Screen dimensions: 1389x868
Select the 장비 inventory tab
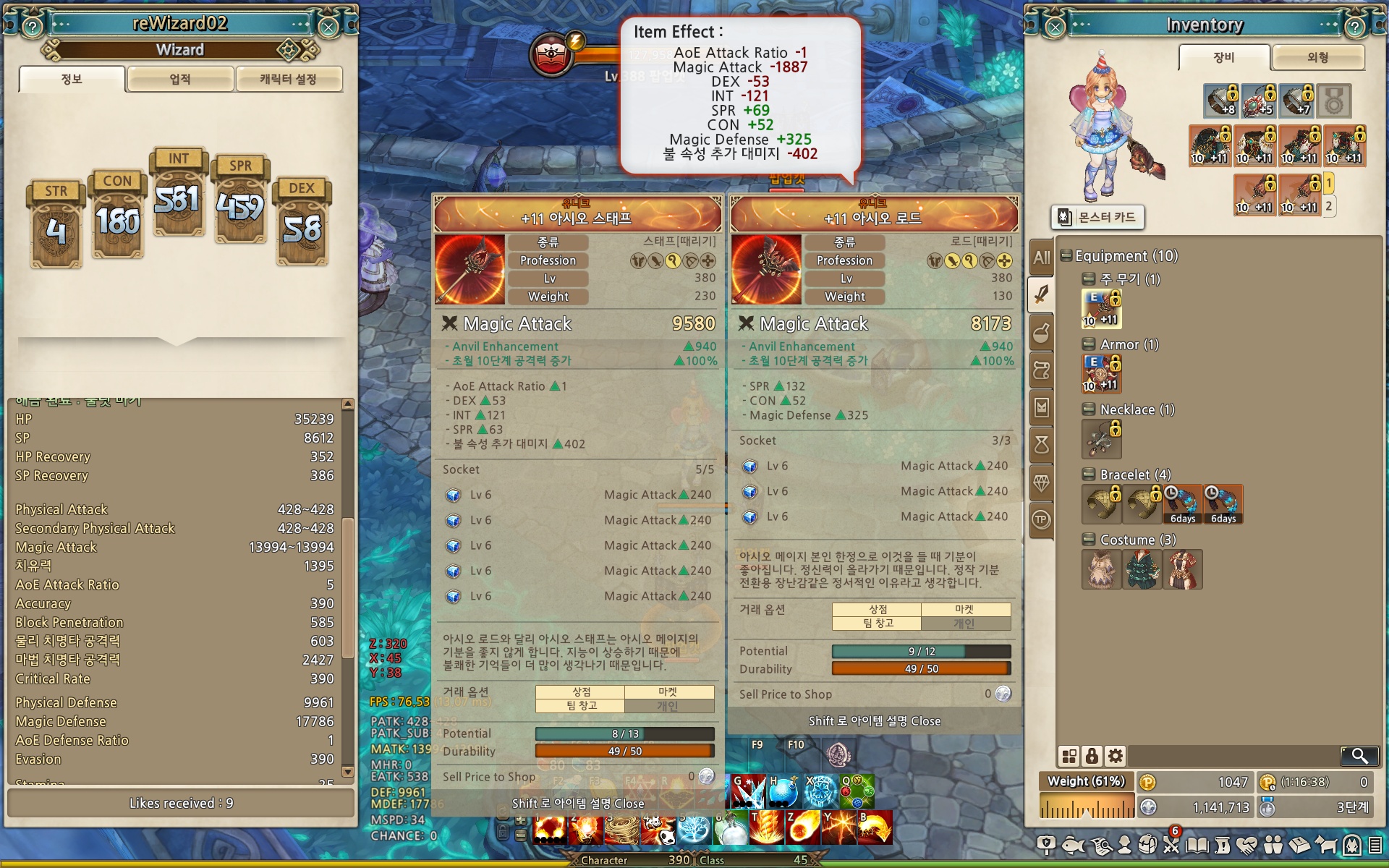coord(1223,57)
